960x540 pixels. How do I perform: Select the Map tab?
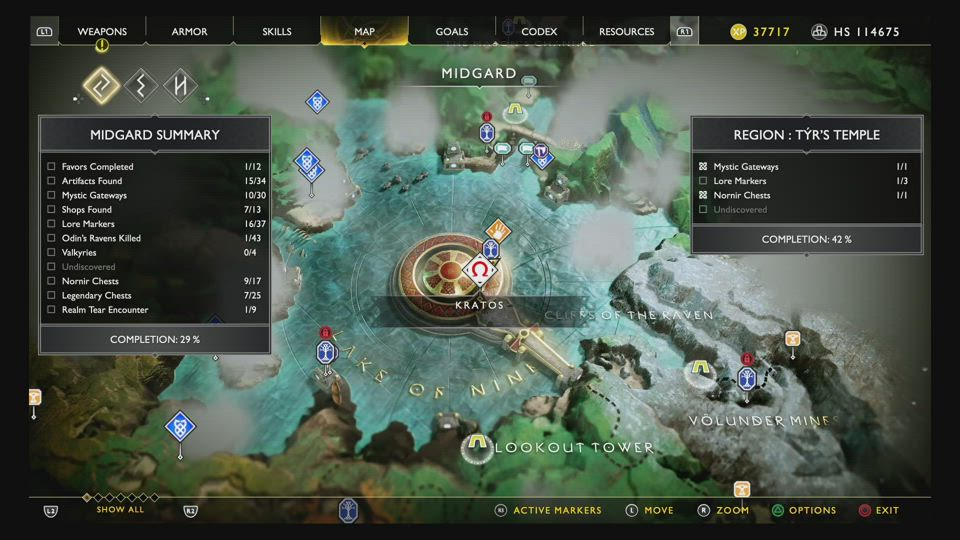pos(364,32)
